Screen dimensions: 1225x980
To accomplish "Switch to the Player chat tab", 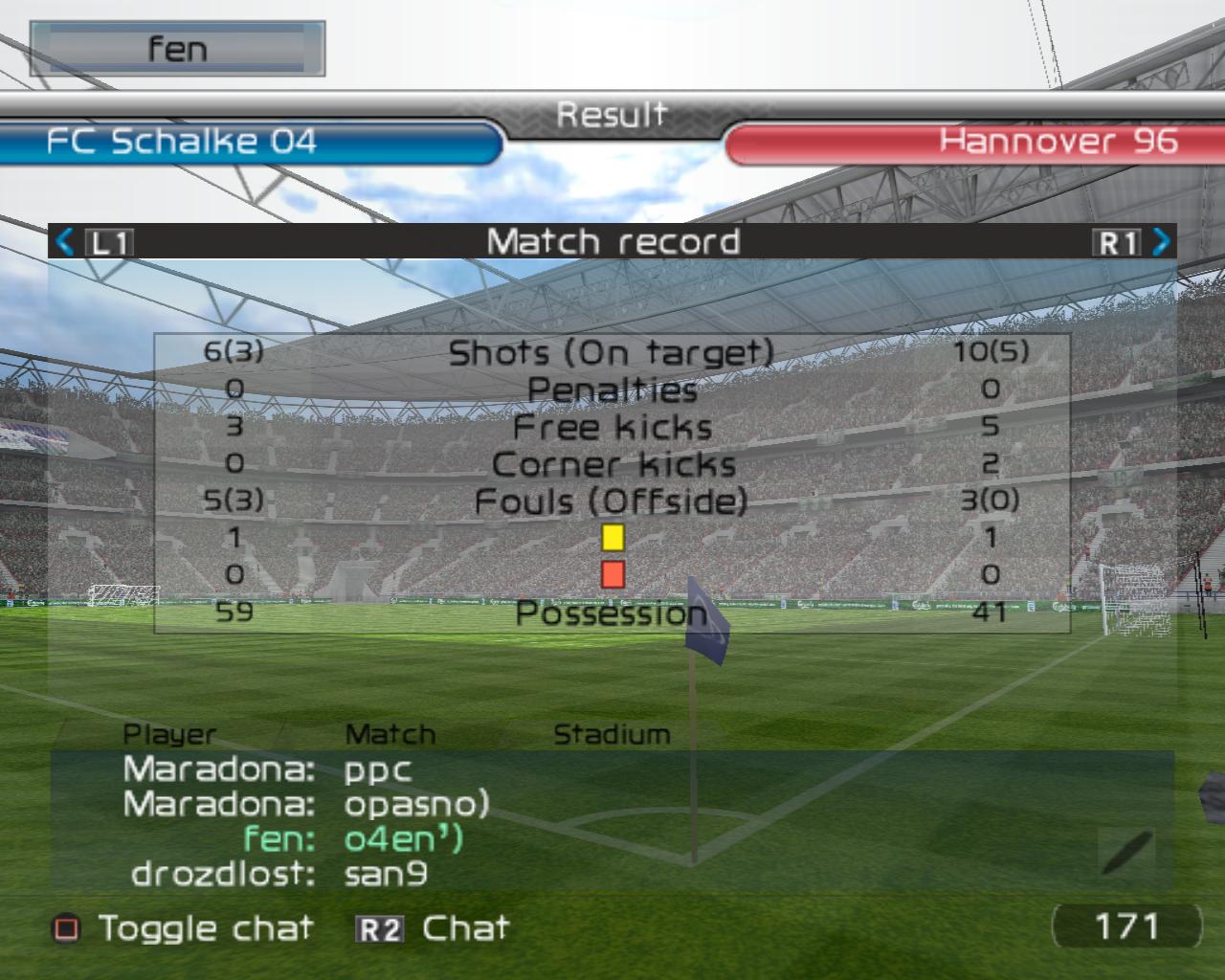I will click(169, 735).
